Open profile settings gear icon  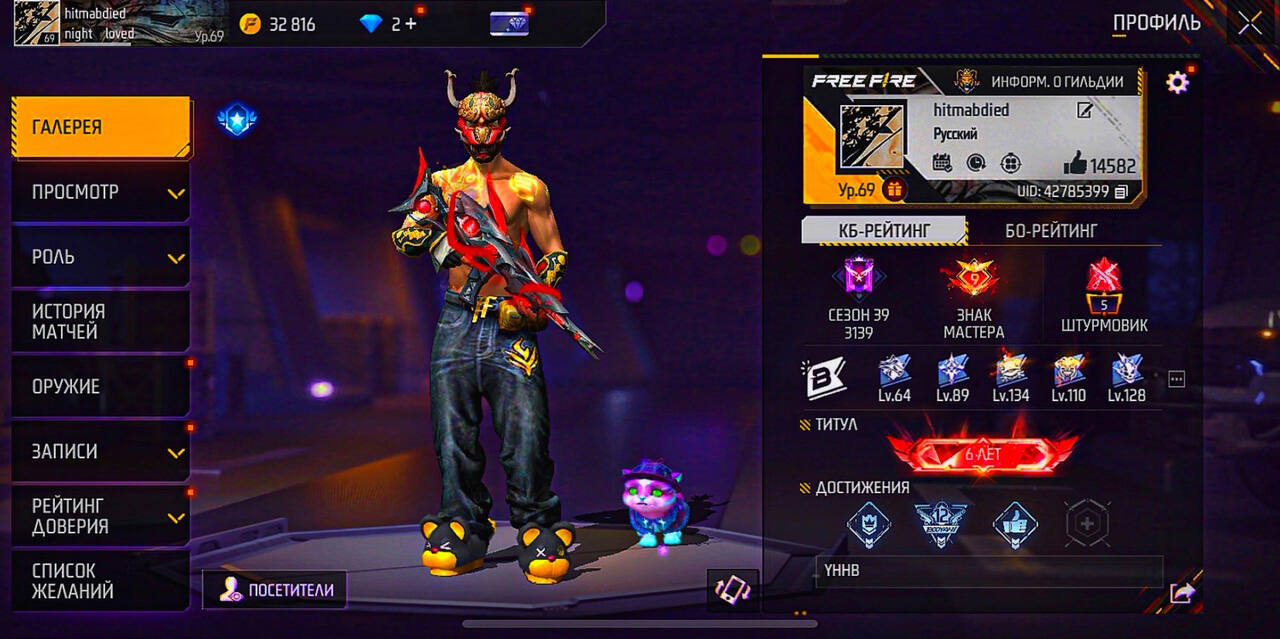1178,82
